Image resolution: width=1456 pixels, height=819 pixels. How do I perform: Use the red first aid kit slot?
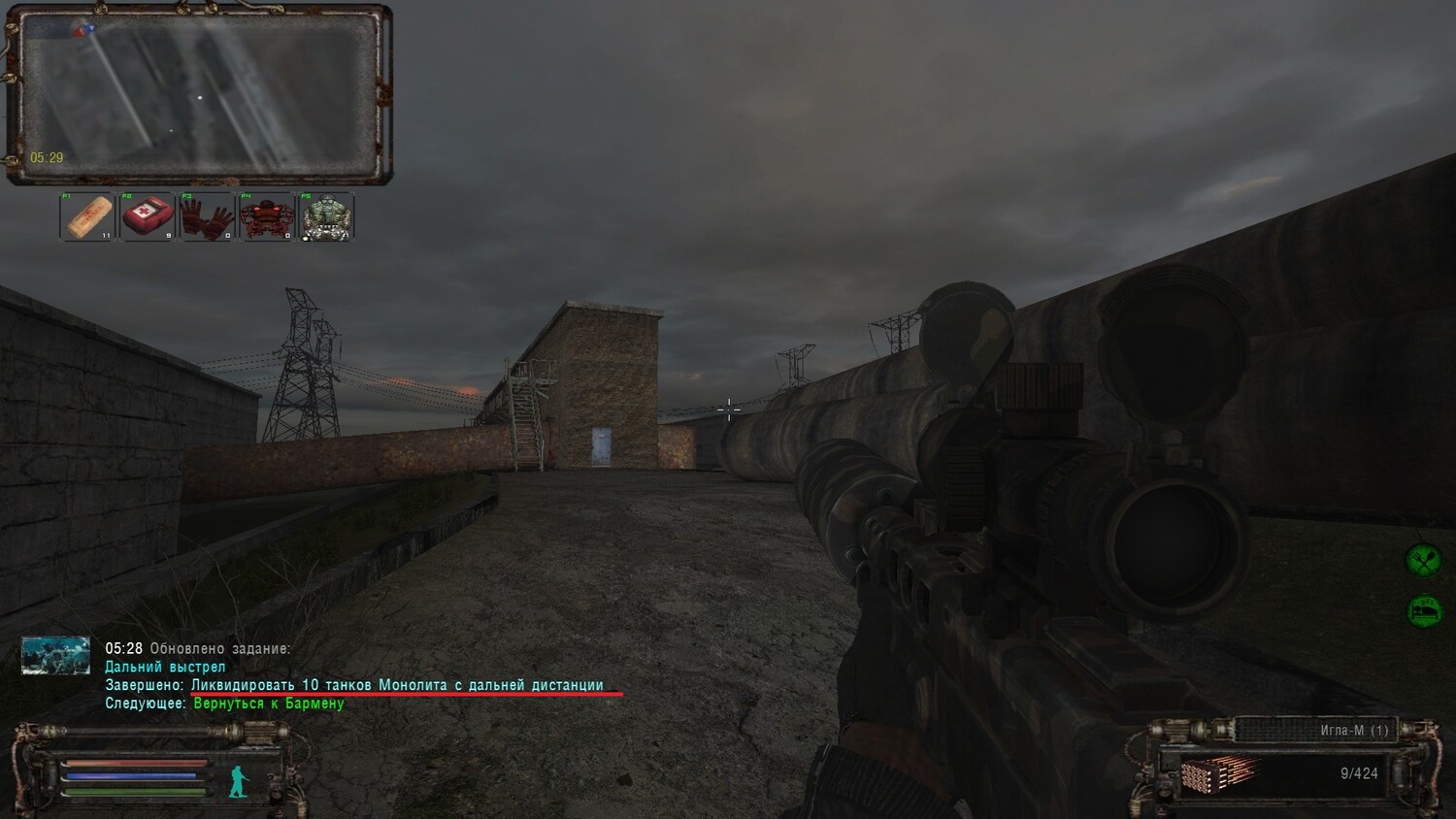pos(148,216)
